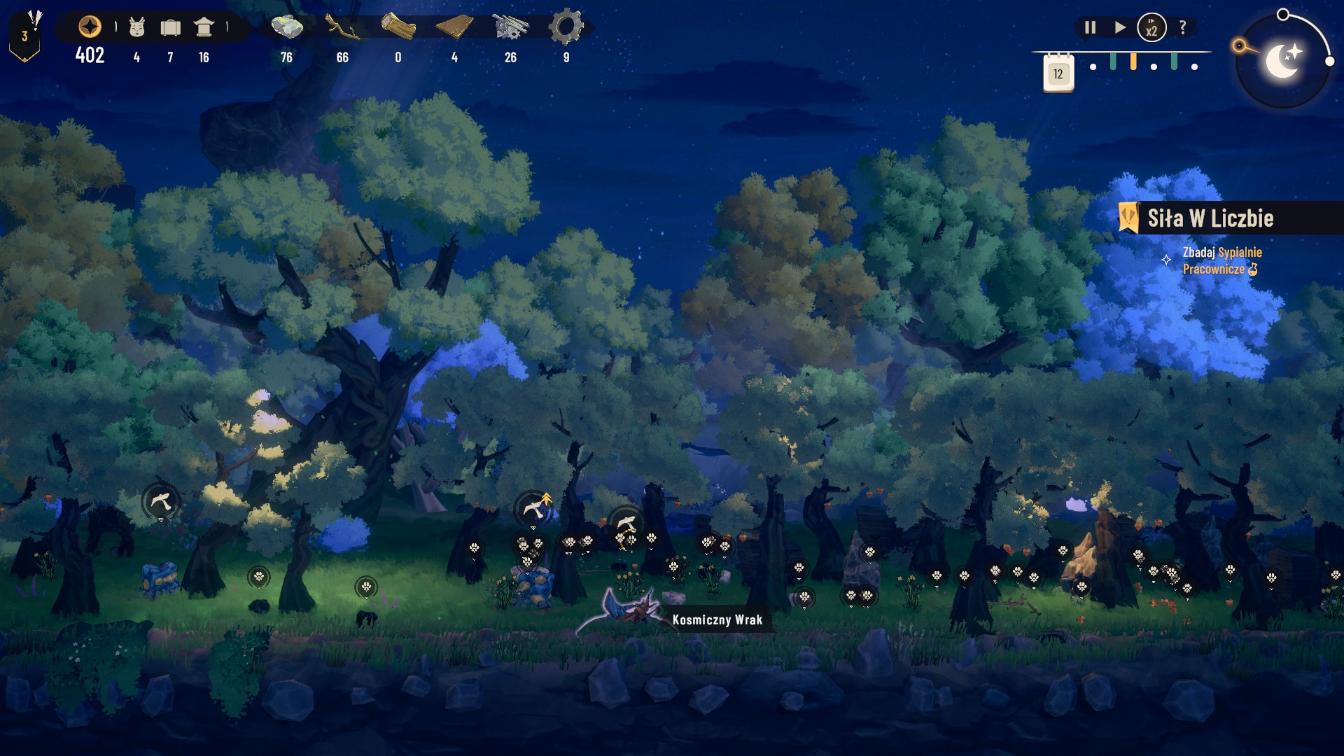The height and width of the screenshot is (756, 1344).
Task: Select the gear parts resource icon
Action: pyautogui.click(x=566, y=27)
